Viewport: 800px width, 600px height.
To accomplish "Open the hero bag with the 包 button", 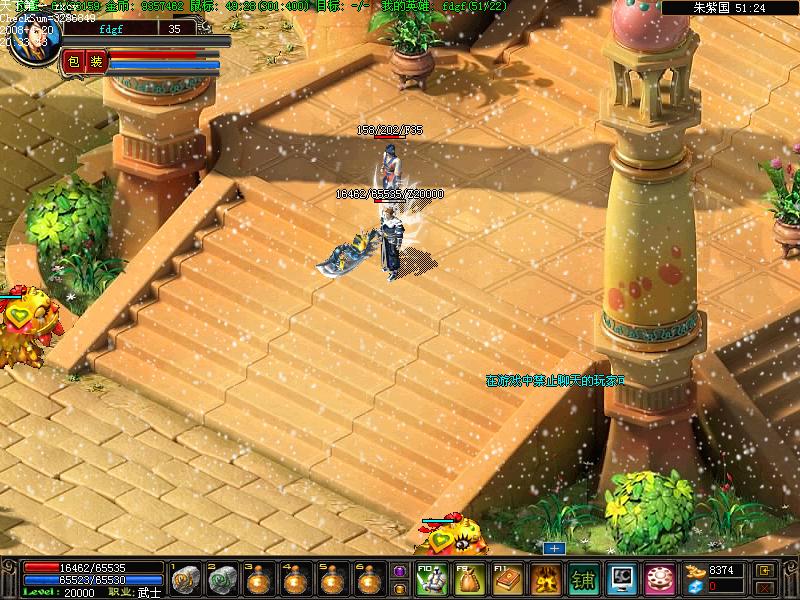I will pyautogui.click(x=73, y=62).
